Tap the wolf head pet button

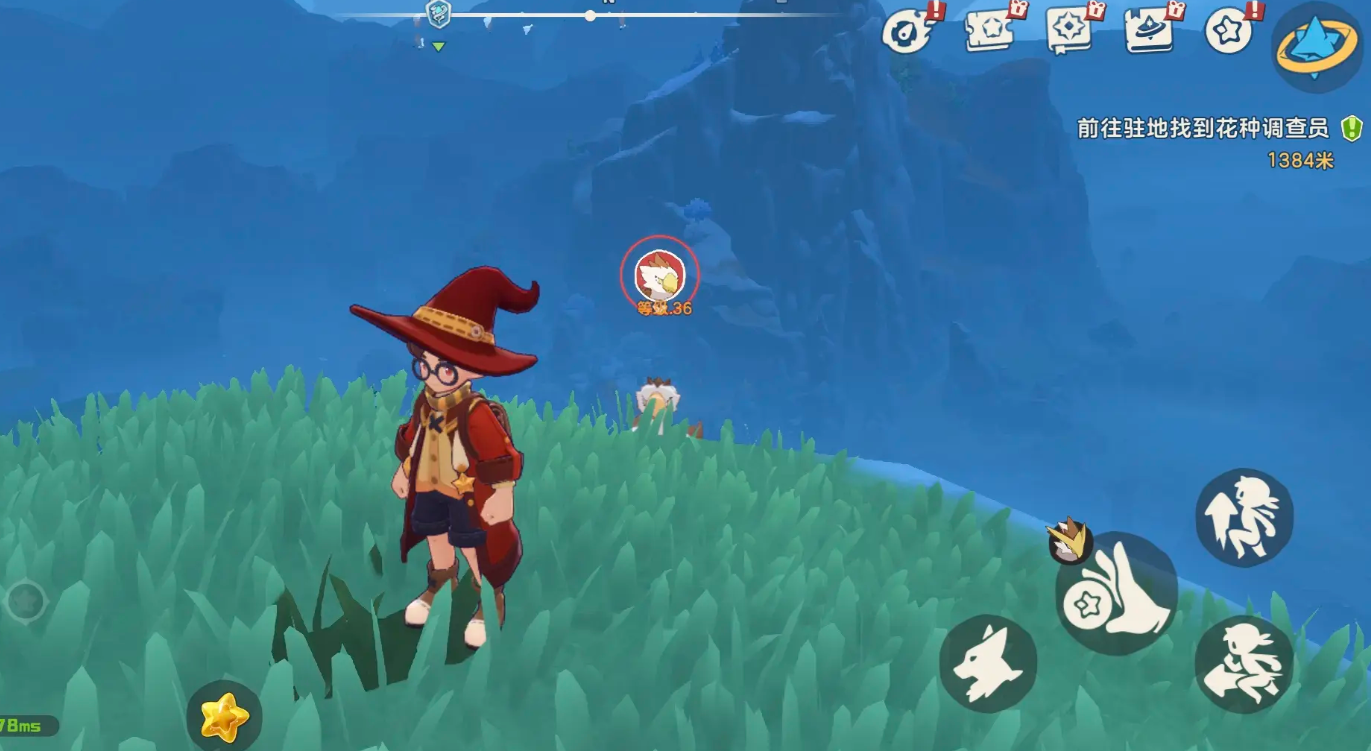(x=987, y=663)
